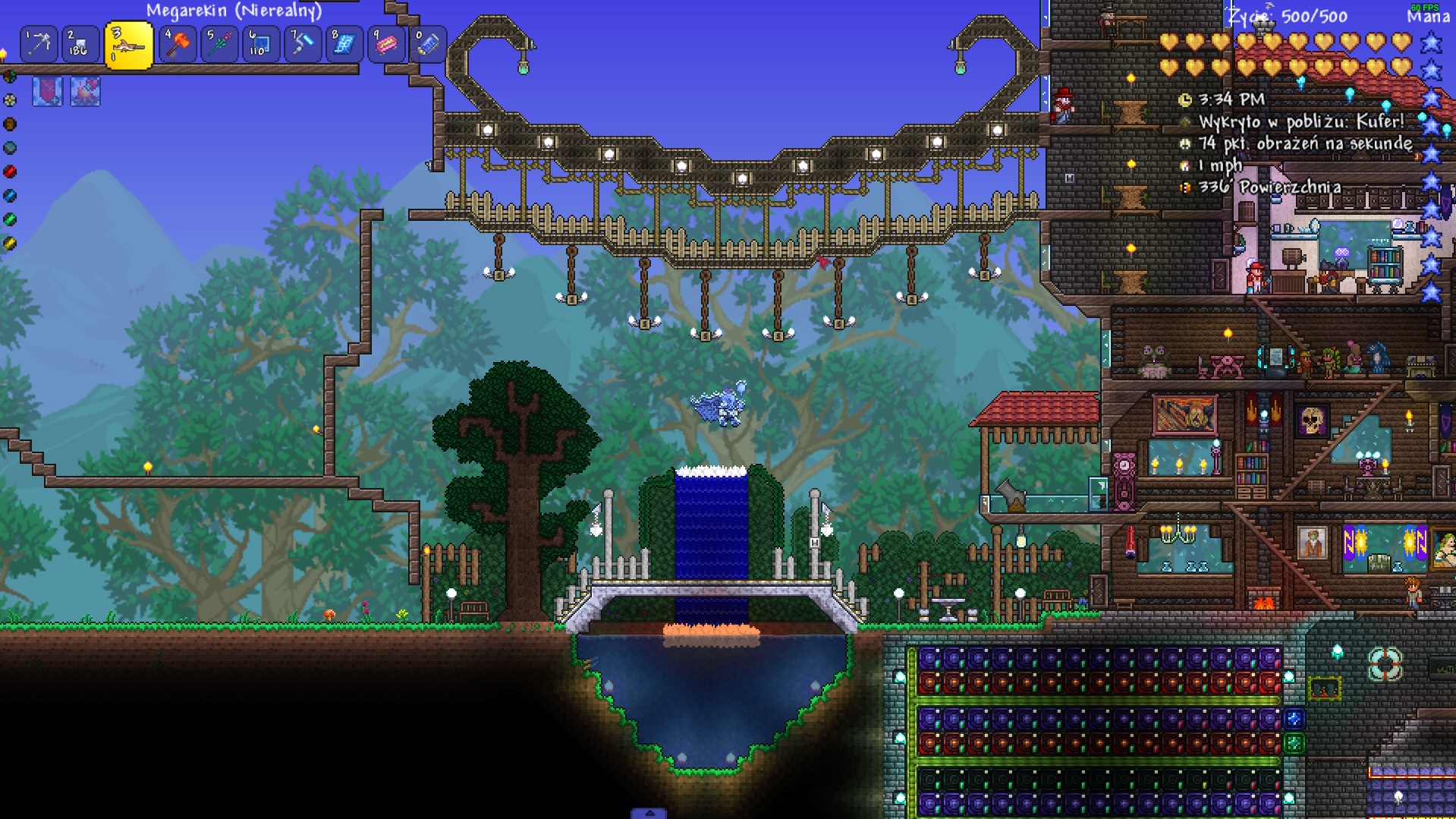Toggle blue wire visibility
The width and height of the screenshot is (1456, 819).
pos(10,195)
